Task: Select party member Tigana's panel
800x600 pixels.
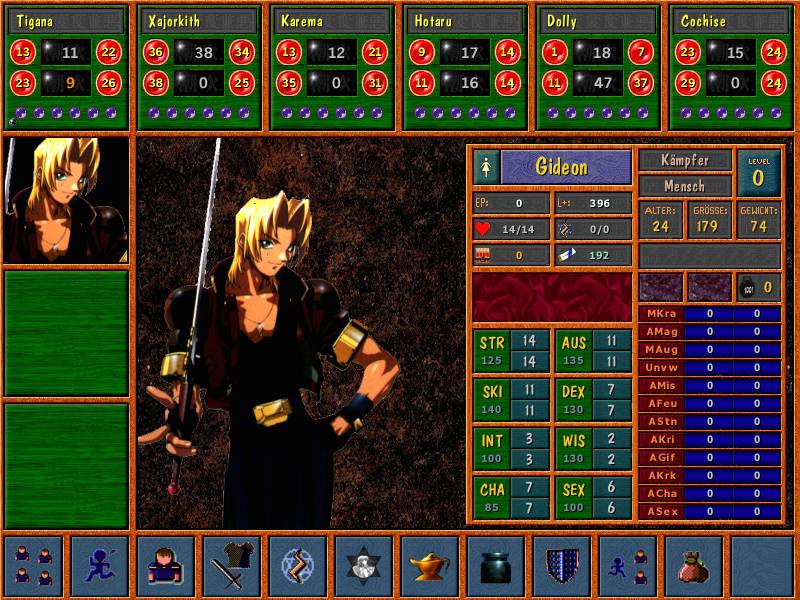Action: pyautogui.click(x=67, y=21)
